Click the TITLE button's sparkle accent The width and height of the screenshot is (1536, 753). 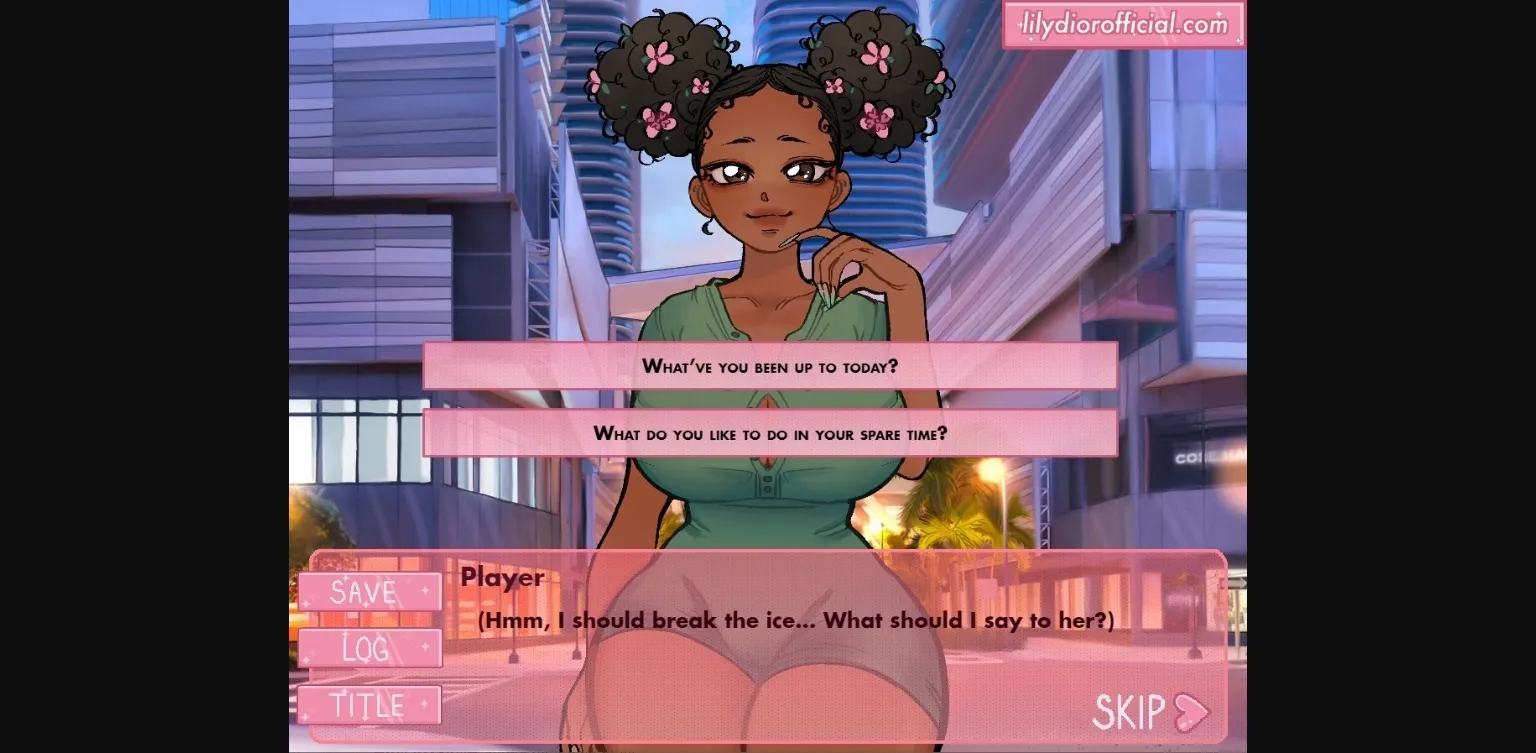tap(424, 703)
